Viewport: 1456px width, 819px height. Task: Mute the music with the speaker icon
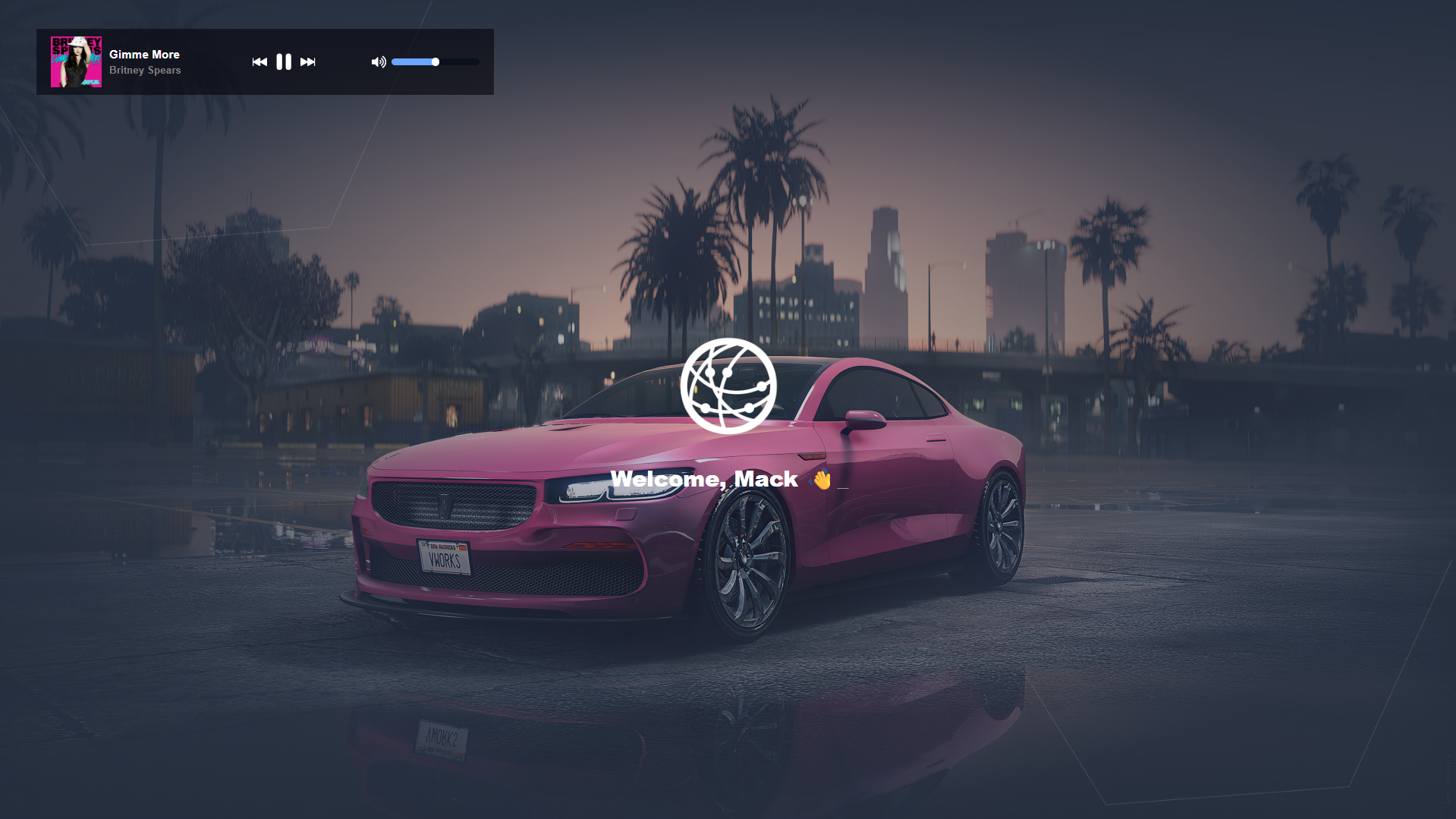378,62
